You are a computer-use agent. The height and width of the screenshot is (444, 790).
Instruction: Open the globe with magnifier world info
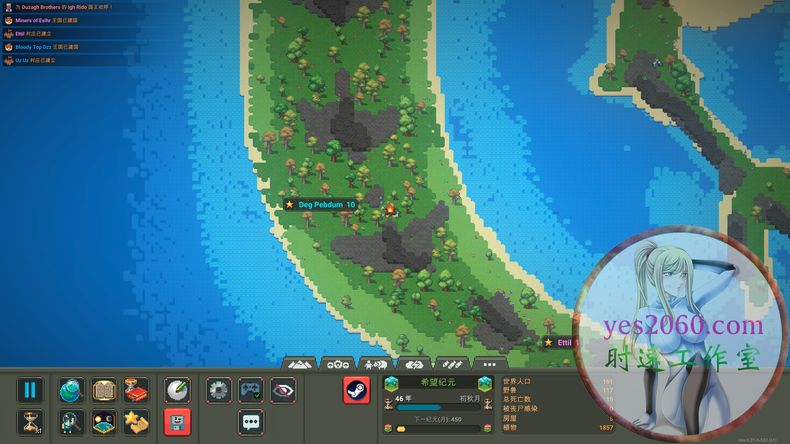pos(72,390)
